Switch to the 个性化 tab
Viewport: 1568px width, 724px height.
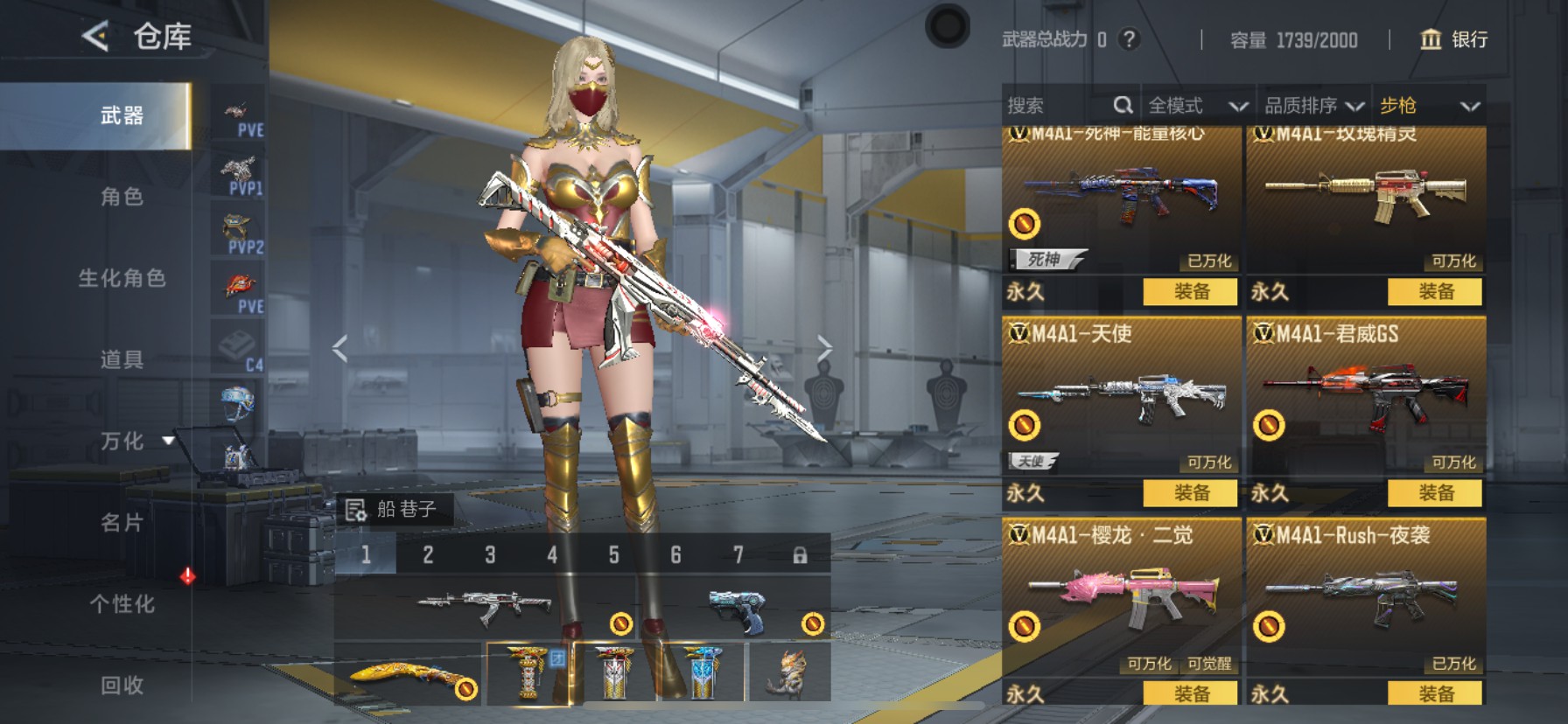click(x=122, y=604)
